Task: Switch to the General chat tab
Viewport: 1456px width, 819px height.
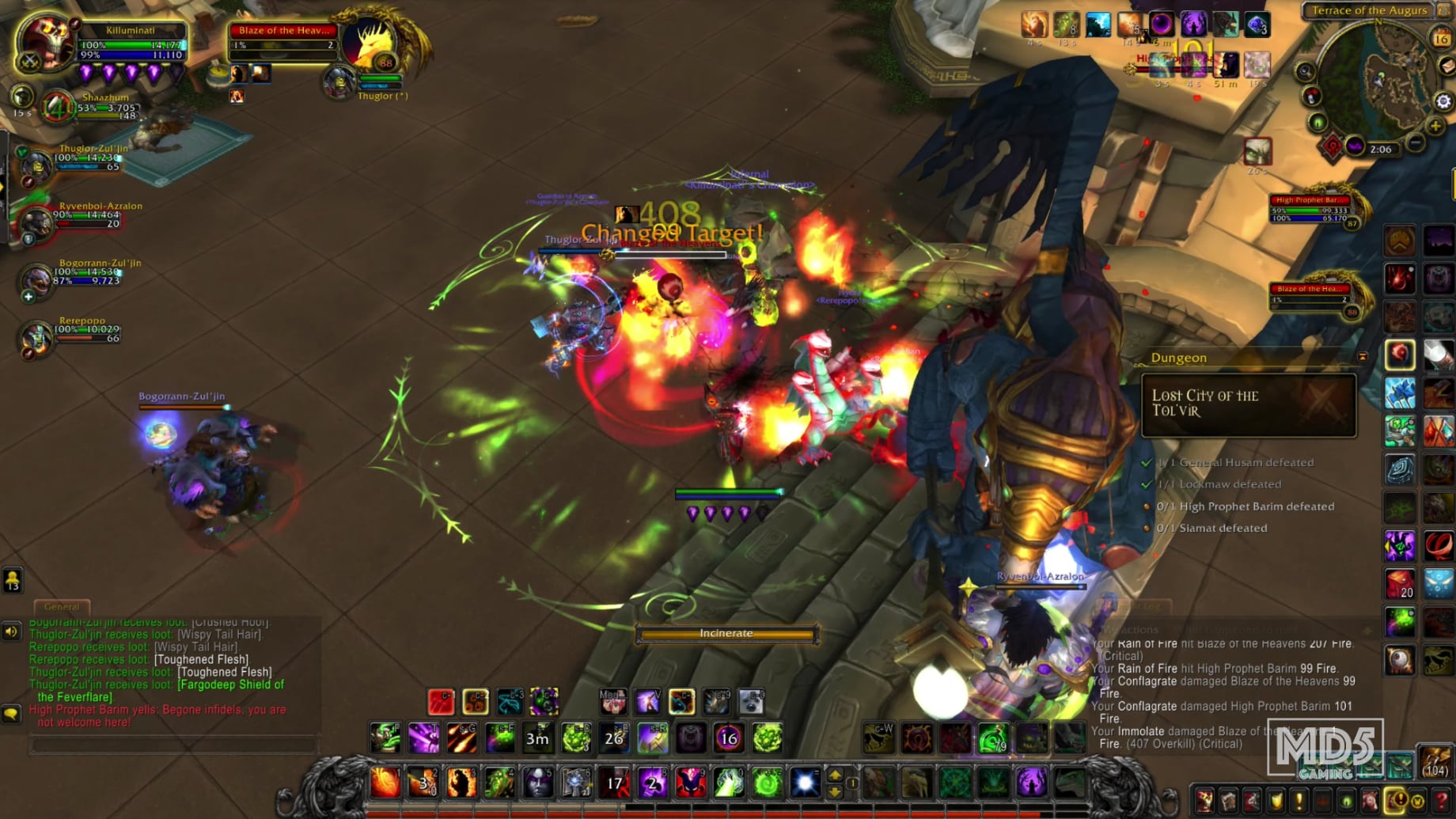Action: 62,606
